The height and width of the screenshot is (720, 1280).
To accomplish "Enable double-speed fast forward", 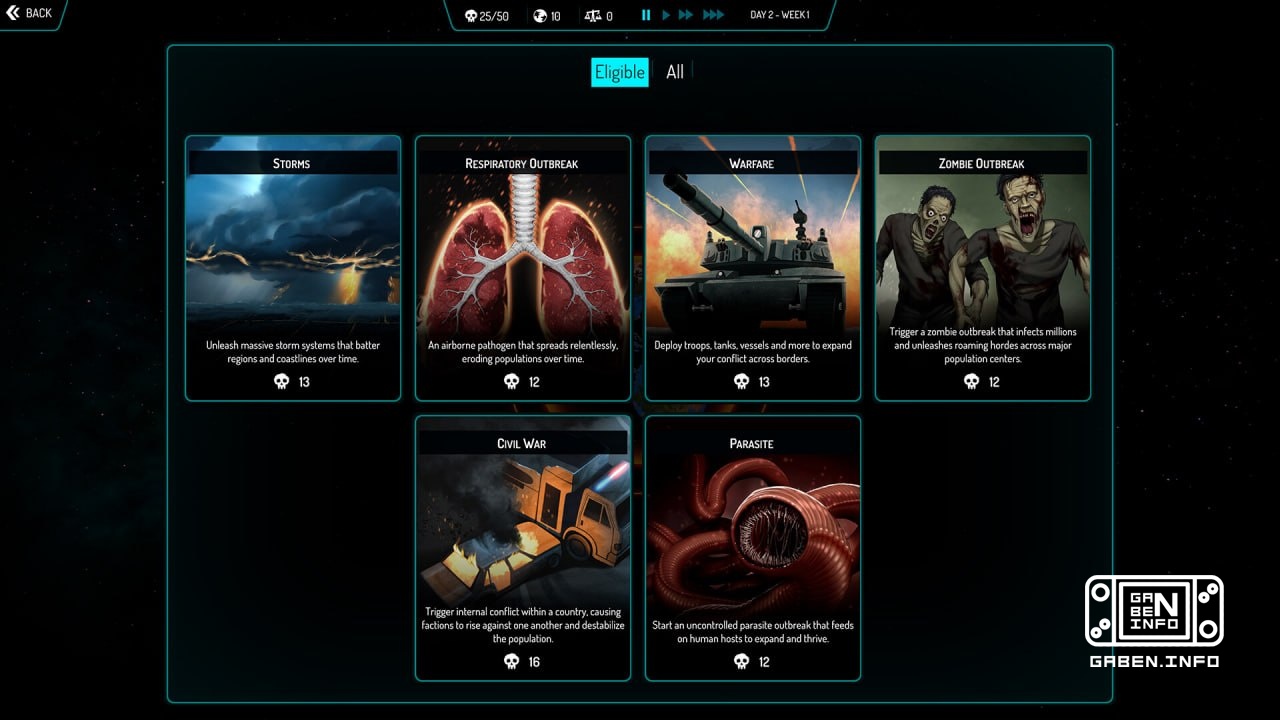I will 687,15.
